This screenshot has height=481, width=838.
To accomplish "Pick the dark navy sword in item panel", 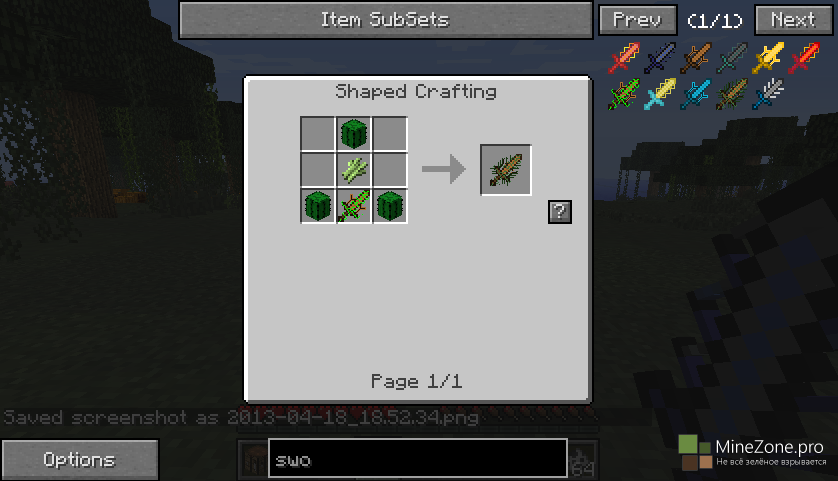I will click(660, 59).
